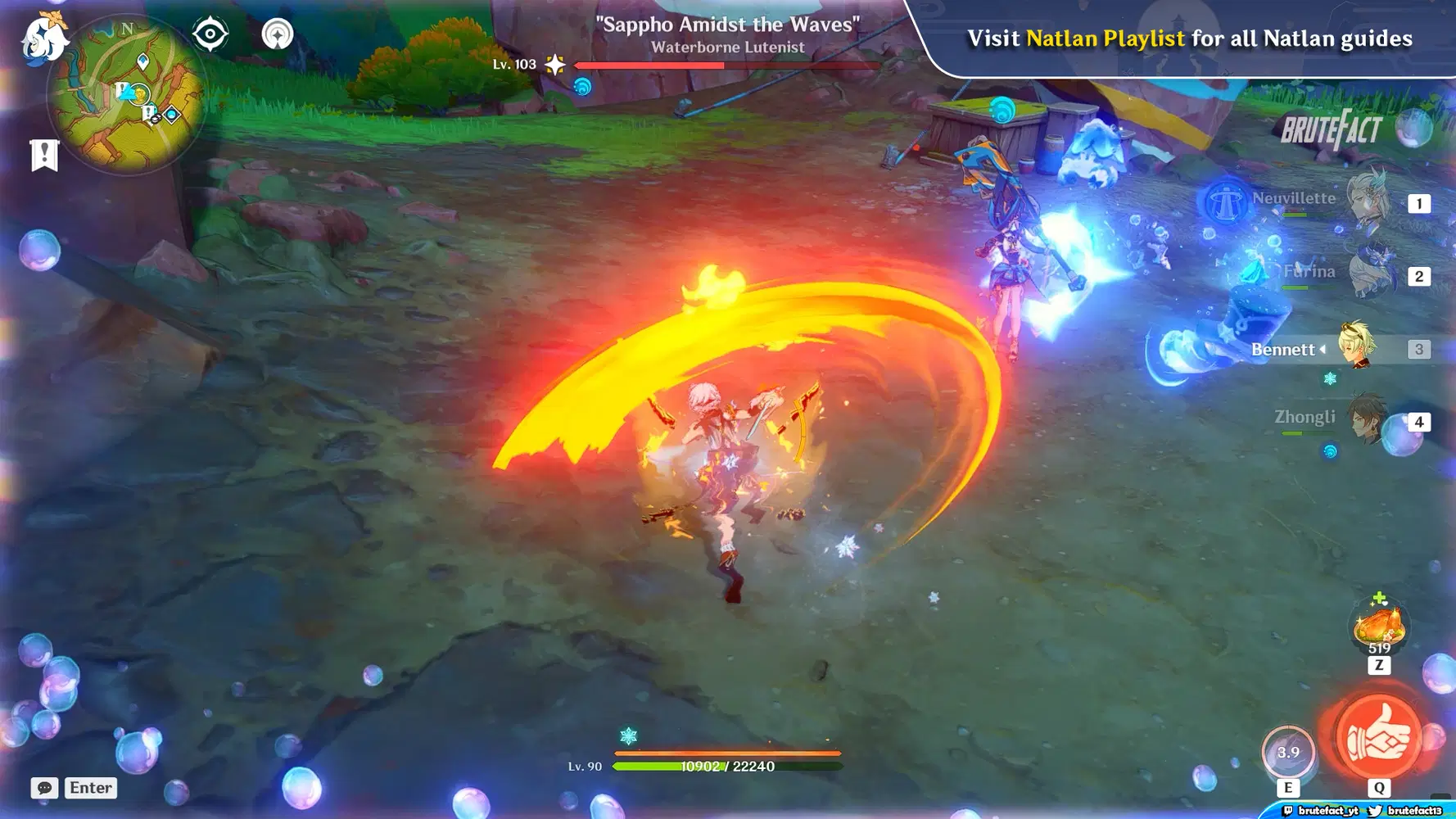1456x819 pixels.
Task: Open the quest tracker exclamation banner
Action: (43, 154)
